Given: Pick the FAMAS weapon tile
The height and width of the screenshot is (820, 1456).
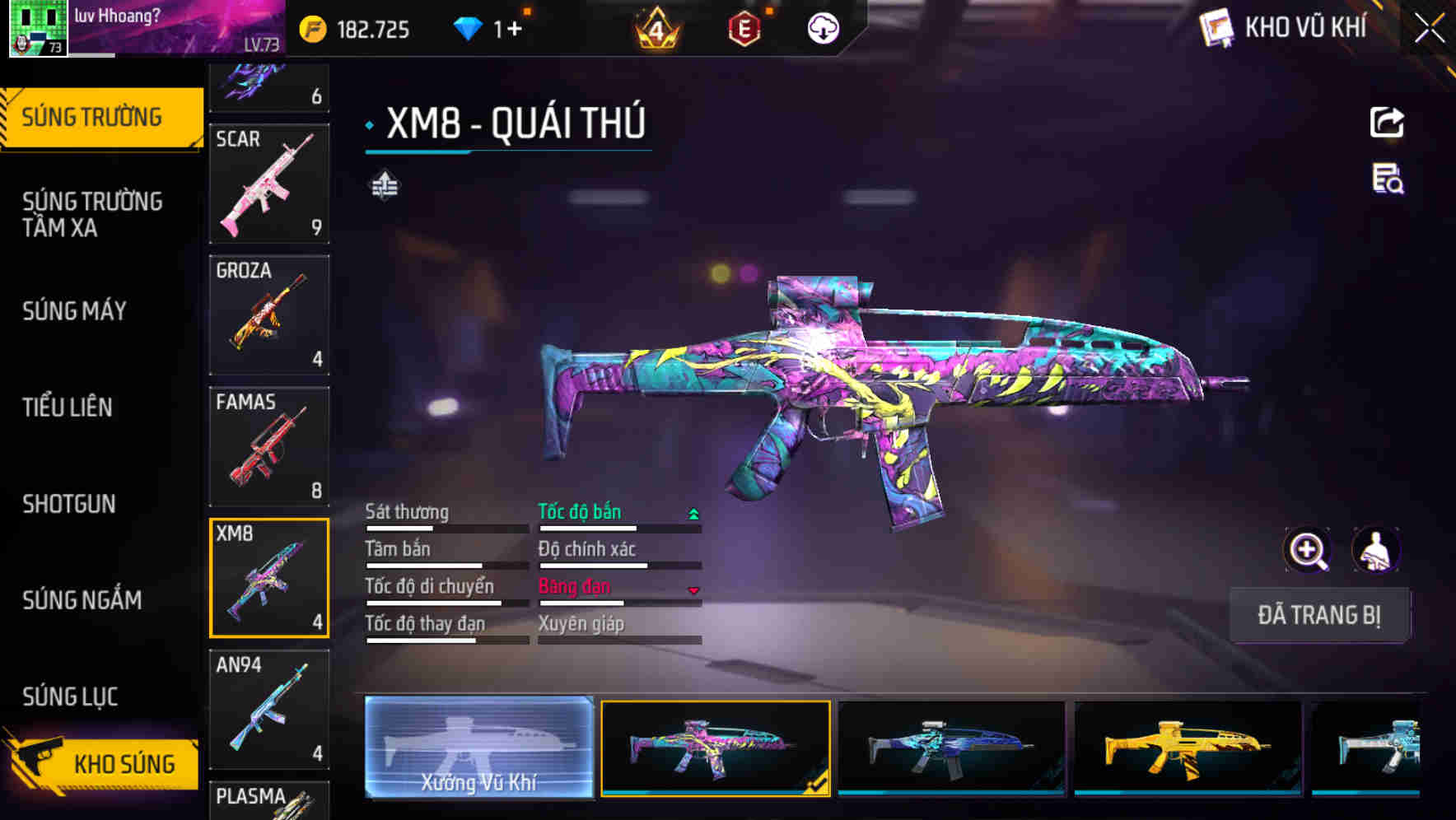Looking at the screenshot, I should pos(269,446).
